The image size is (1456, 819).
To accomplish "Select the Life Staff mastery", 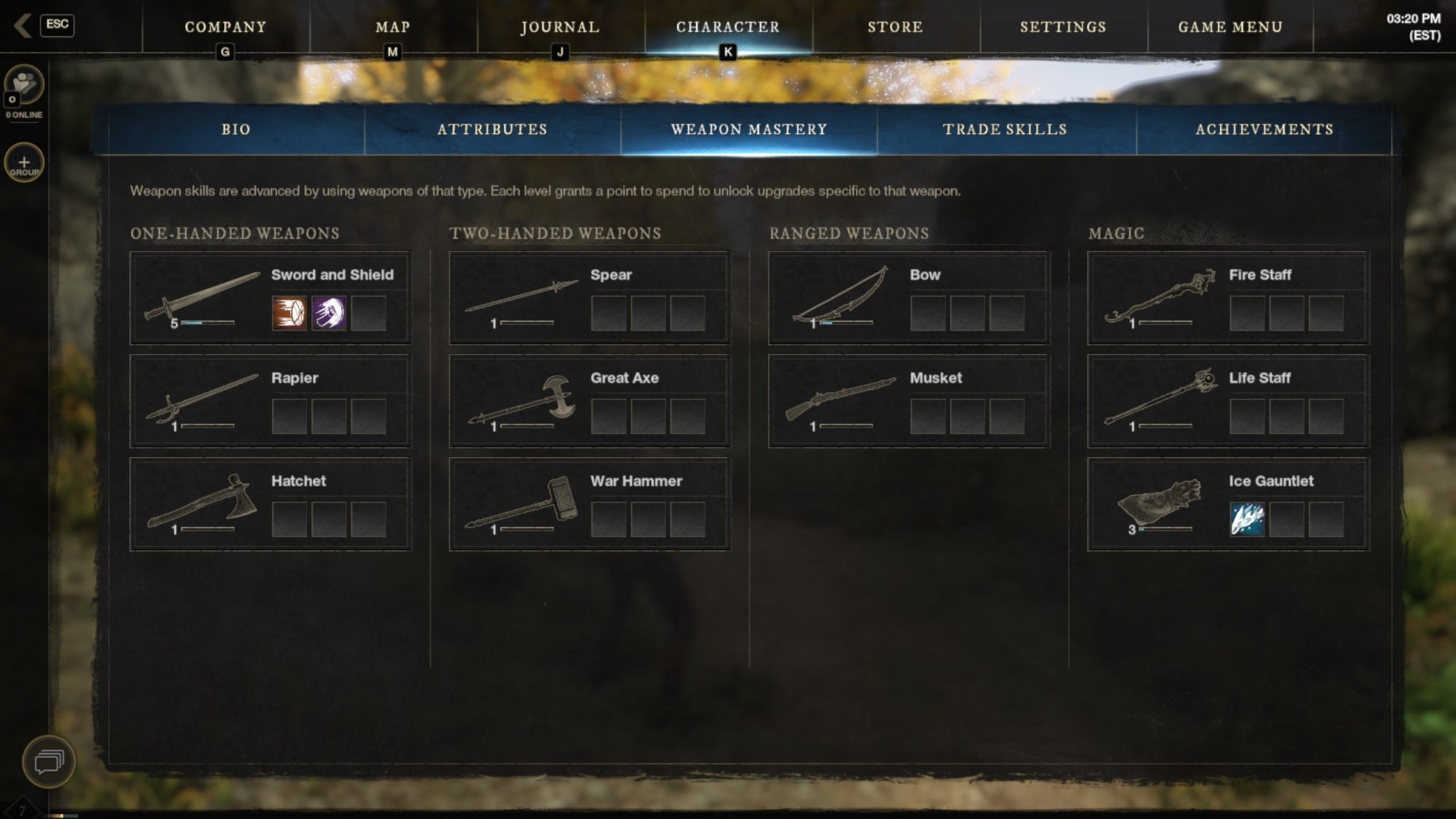I will click(x=1228, y=401).
